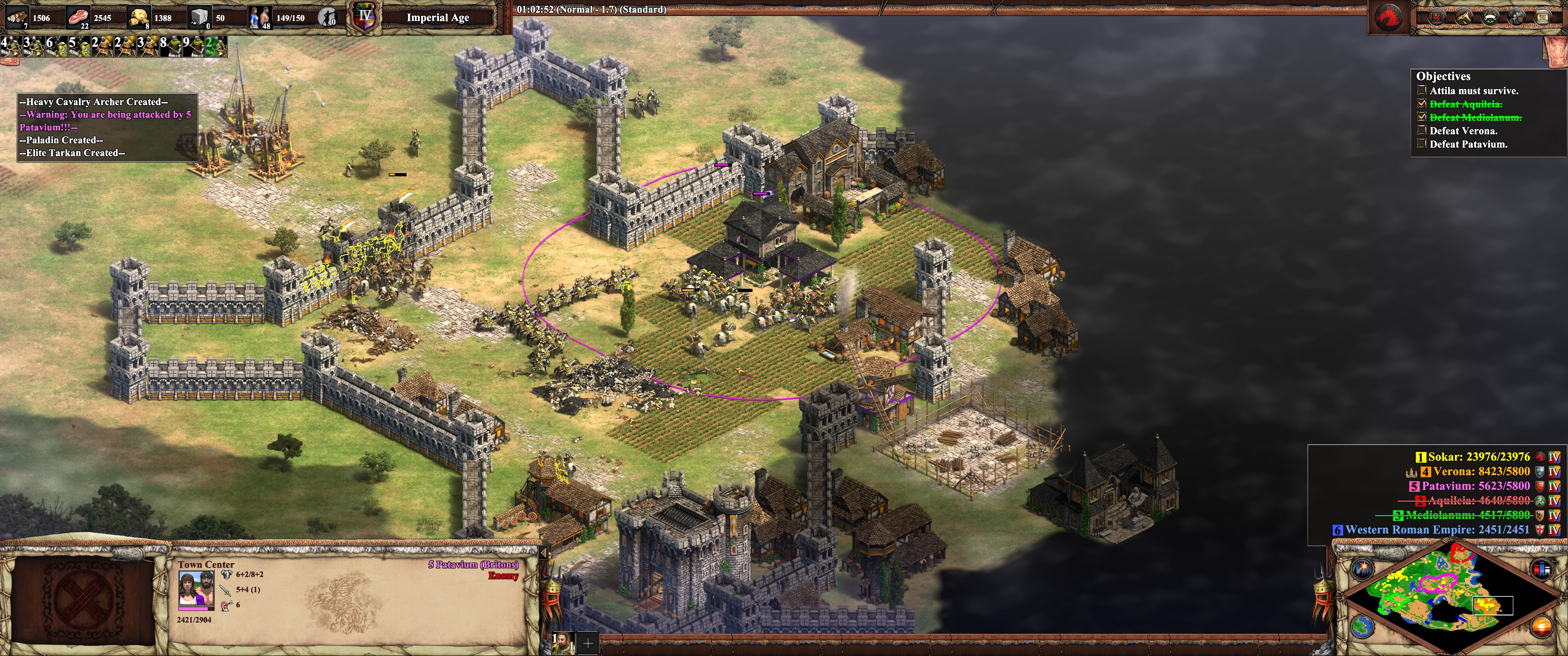Click the red horse civilization emblem
1568x656 pixels.
point(1390,17)
